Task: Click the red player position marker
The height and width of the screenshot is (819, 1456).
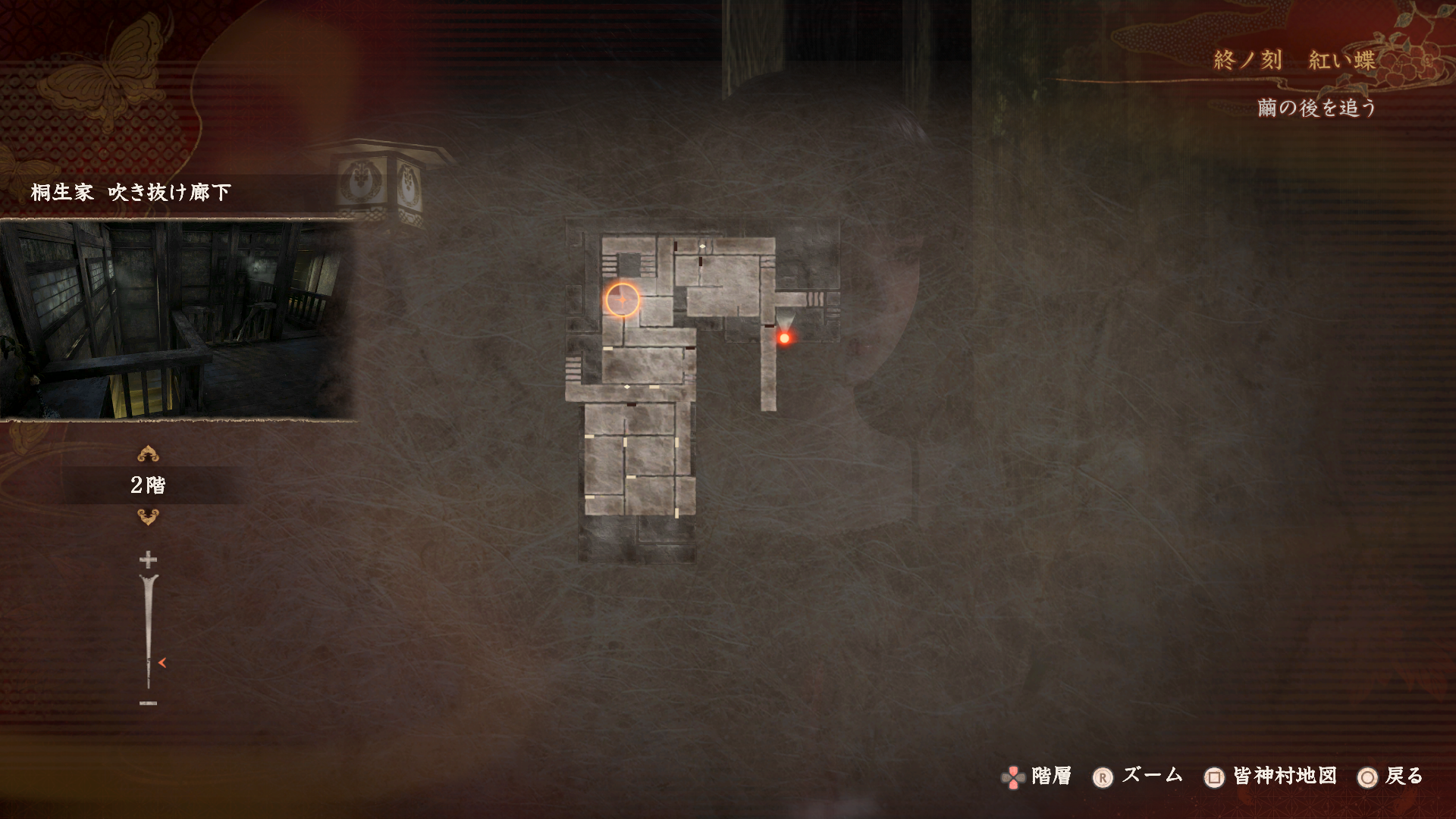Action: (x=784, y=338)
